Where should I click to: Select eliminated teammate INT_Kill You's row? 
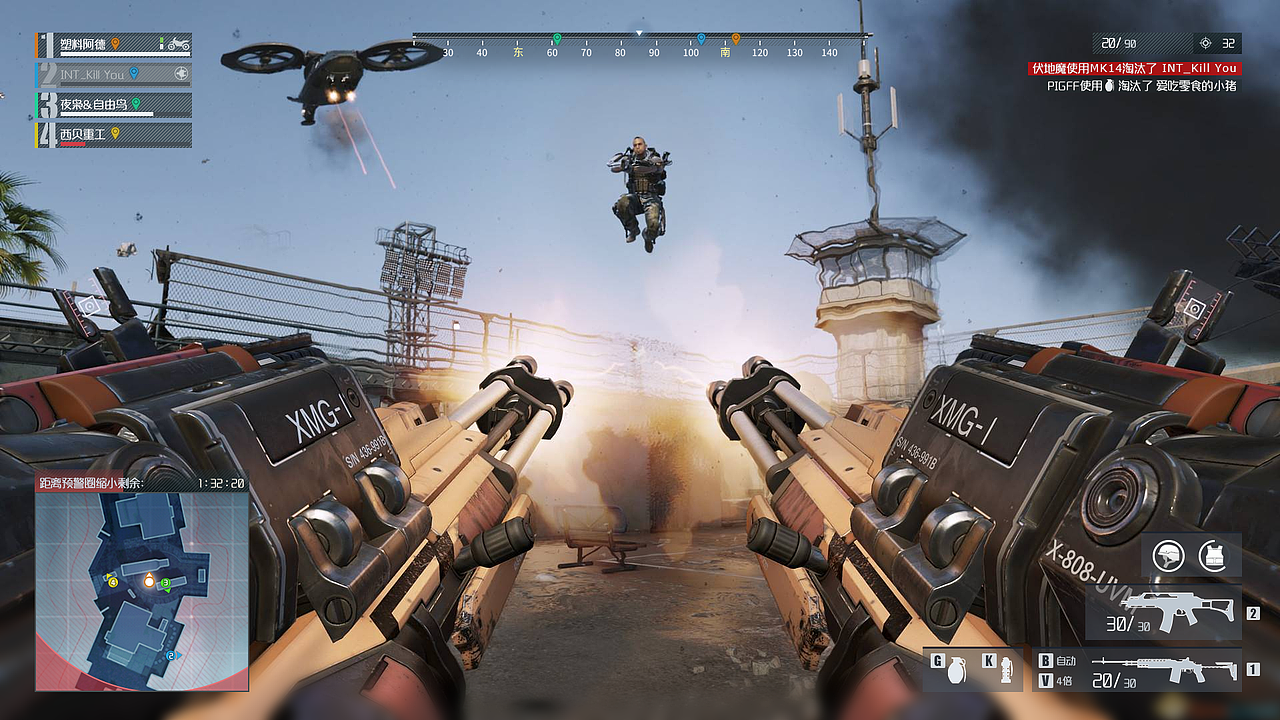coord(113,74)
